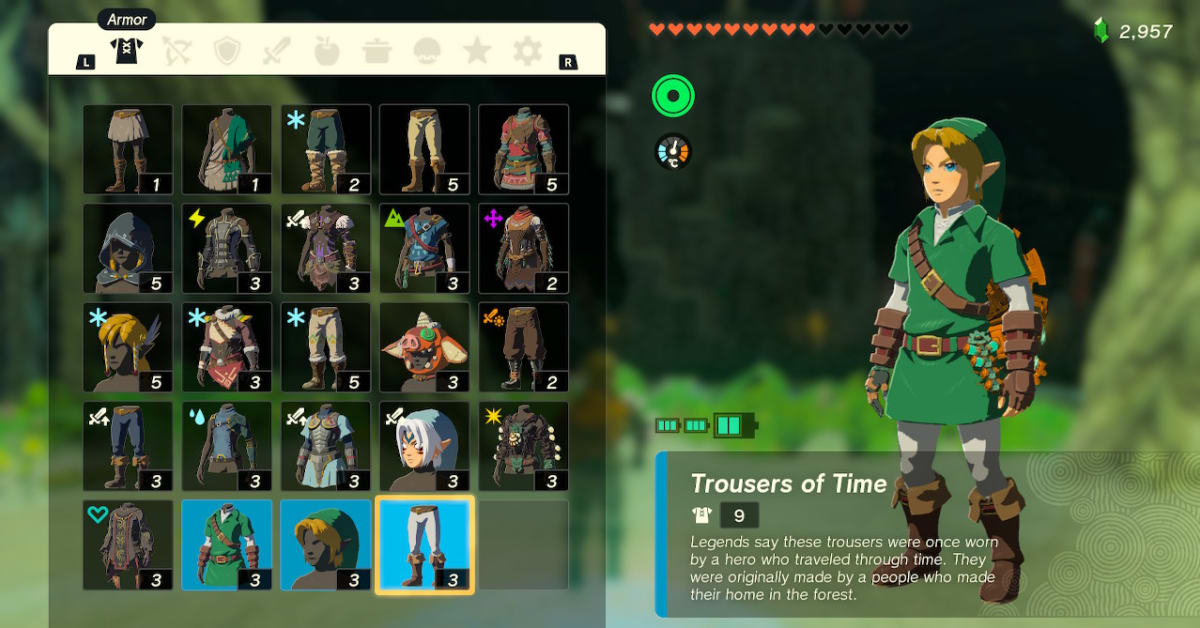Choose the dark hood armor slot
Image resolution: width=1200 pixels, height=628 pixels.
(x=127, y=248)
